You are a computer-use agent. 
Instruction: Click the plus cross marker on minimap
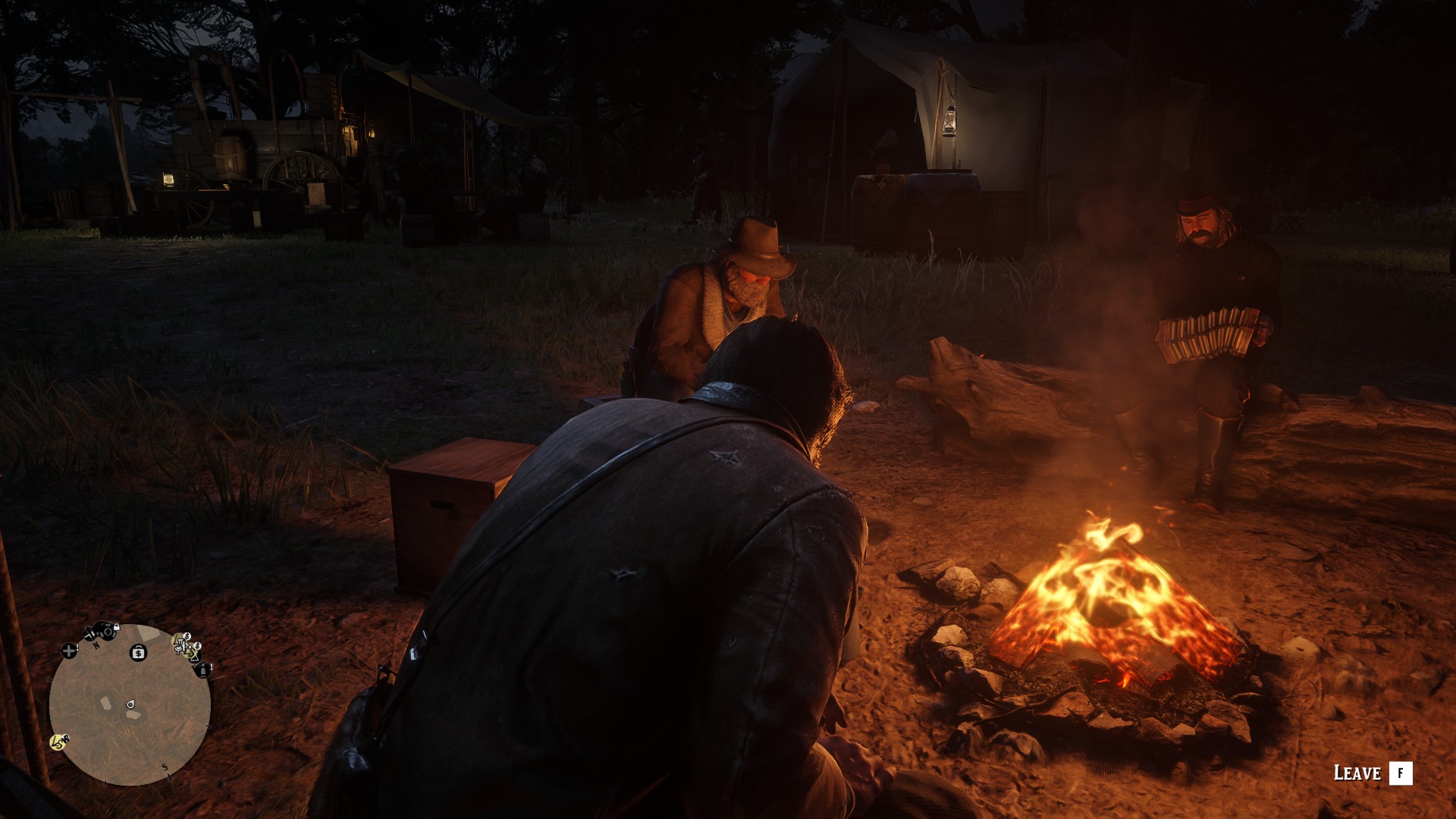coord(69,651)
